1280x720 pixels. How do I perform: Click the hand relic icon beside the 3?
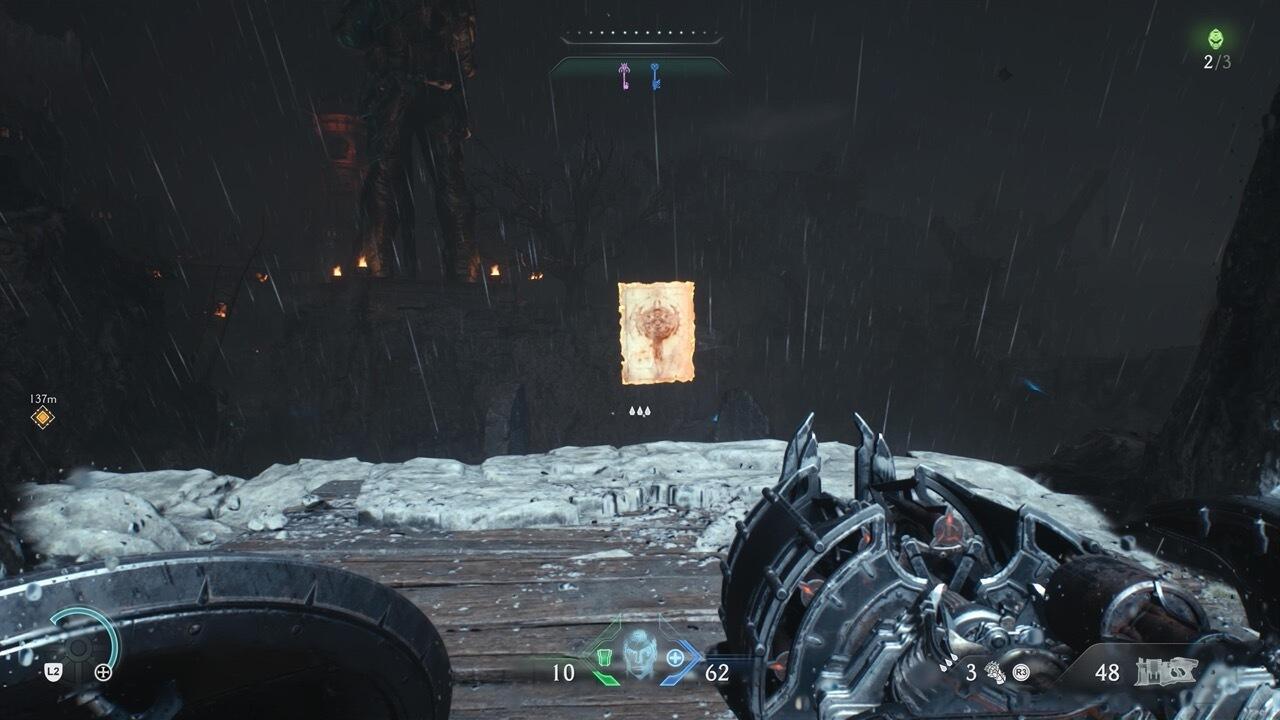coord(994,672)
